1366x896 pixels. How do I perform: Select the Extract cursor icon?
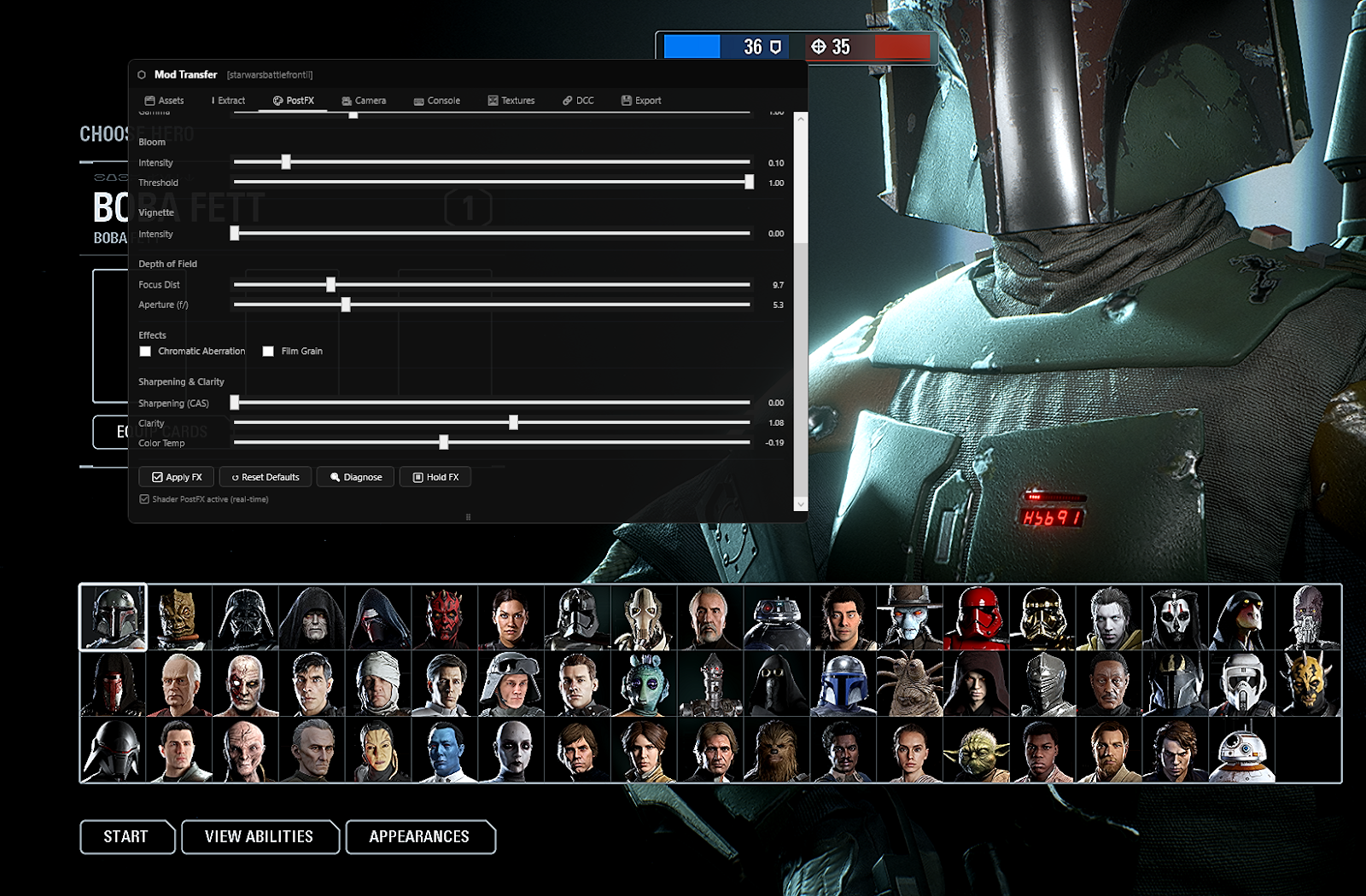click(x=214, y=101)
